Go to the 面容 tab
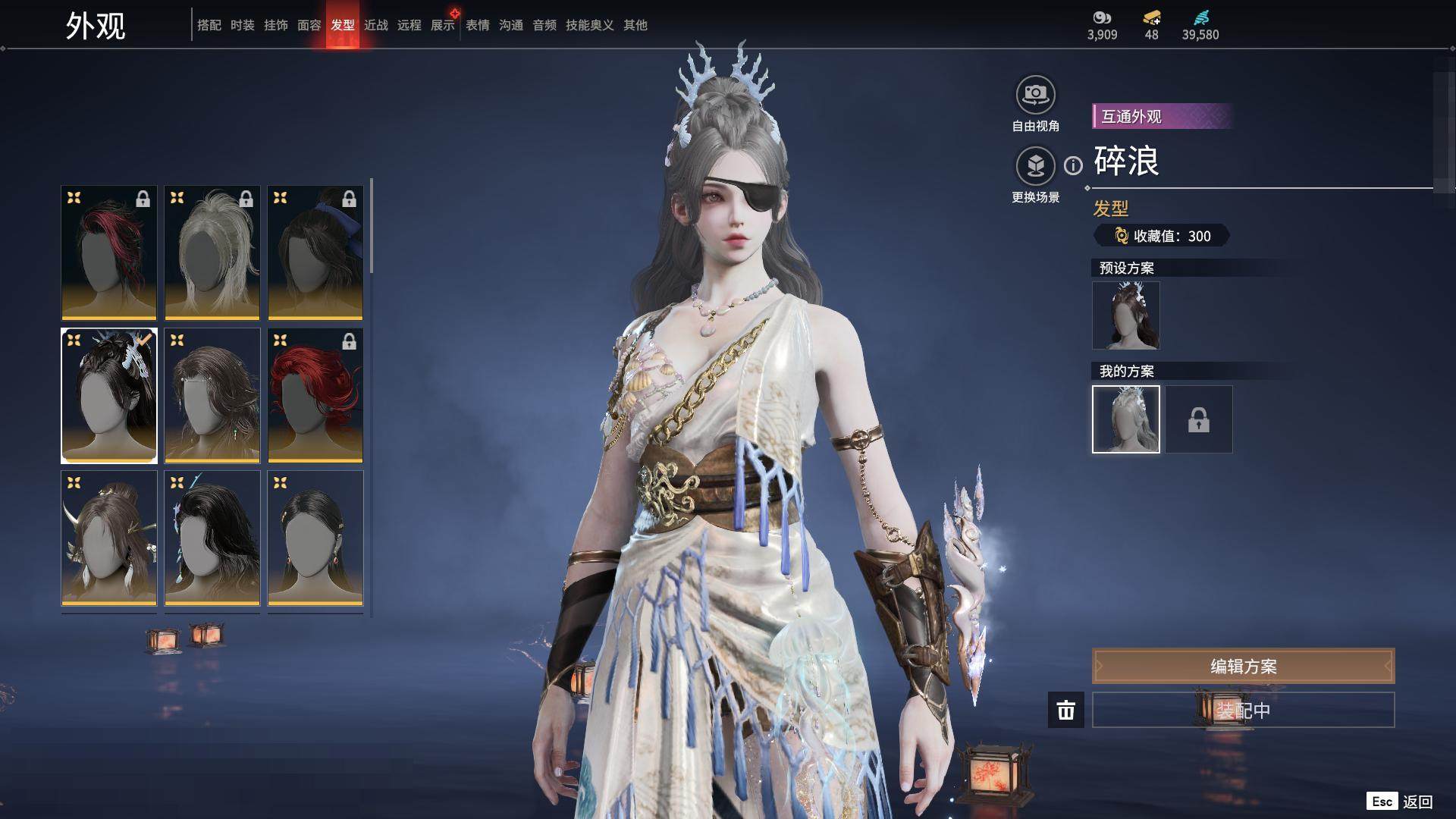The image size is (1456, 819). click(x=309, y=25)
